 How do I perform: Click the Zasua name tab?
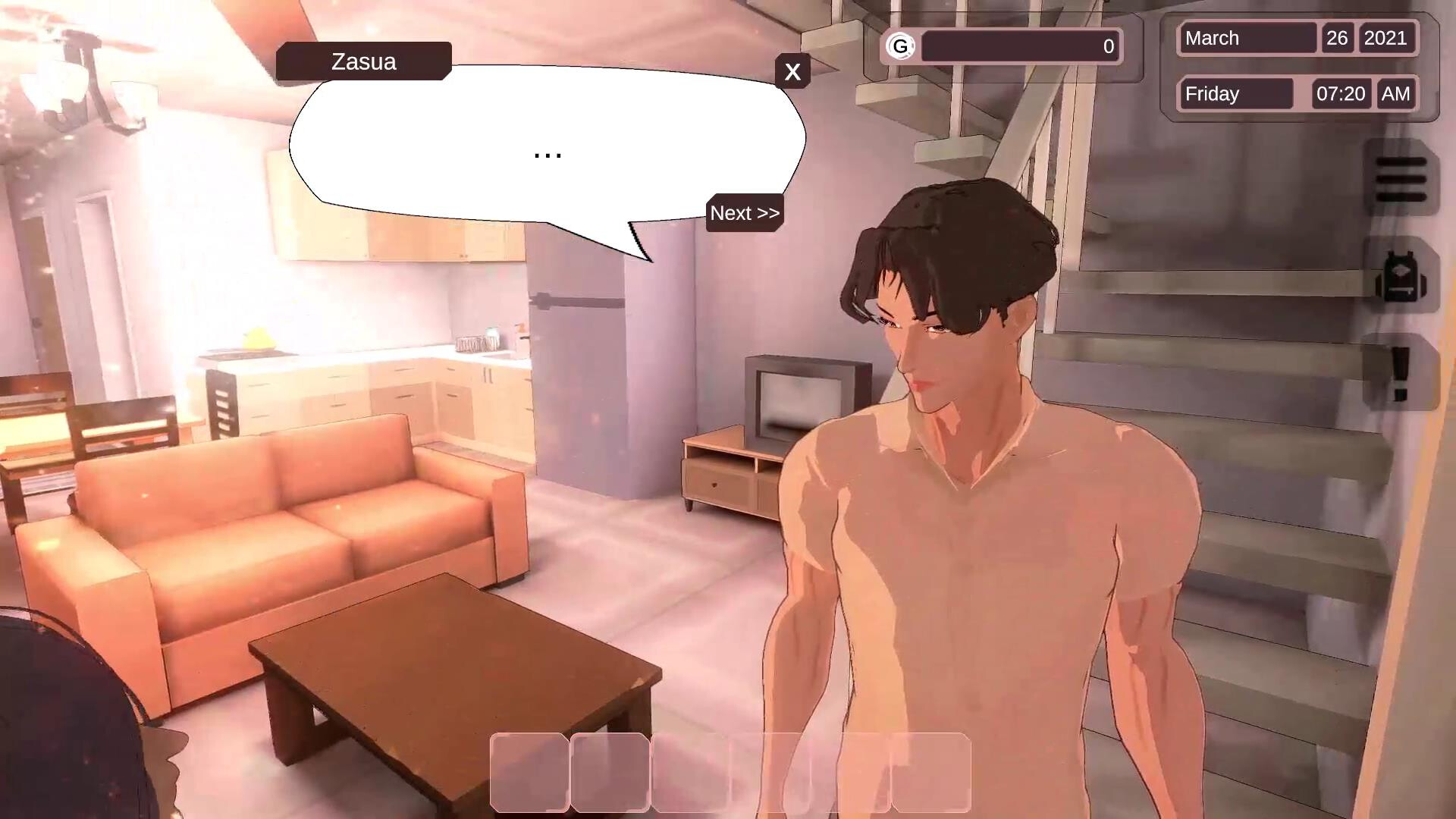pos(363,61)
